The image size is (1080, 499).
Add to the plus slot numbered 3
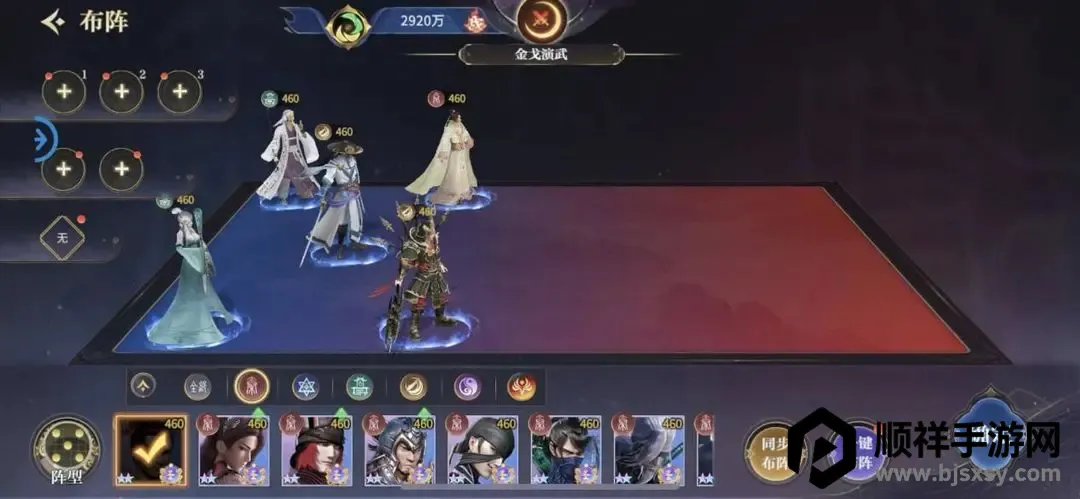tap(179, 92)
